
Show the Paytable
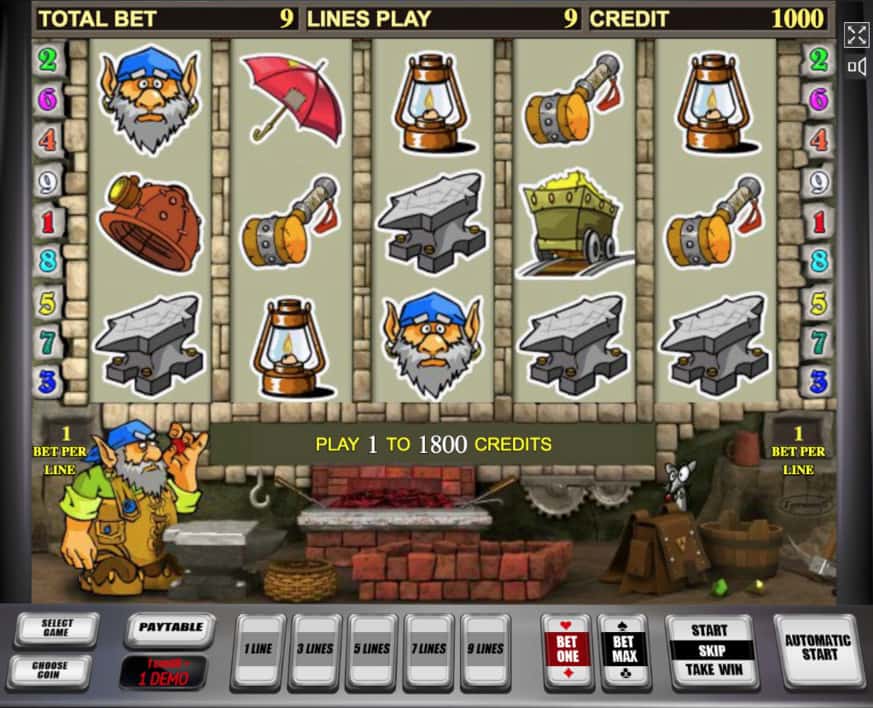(170, 629)
